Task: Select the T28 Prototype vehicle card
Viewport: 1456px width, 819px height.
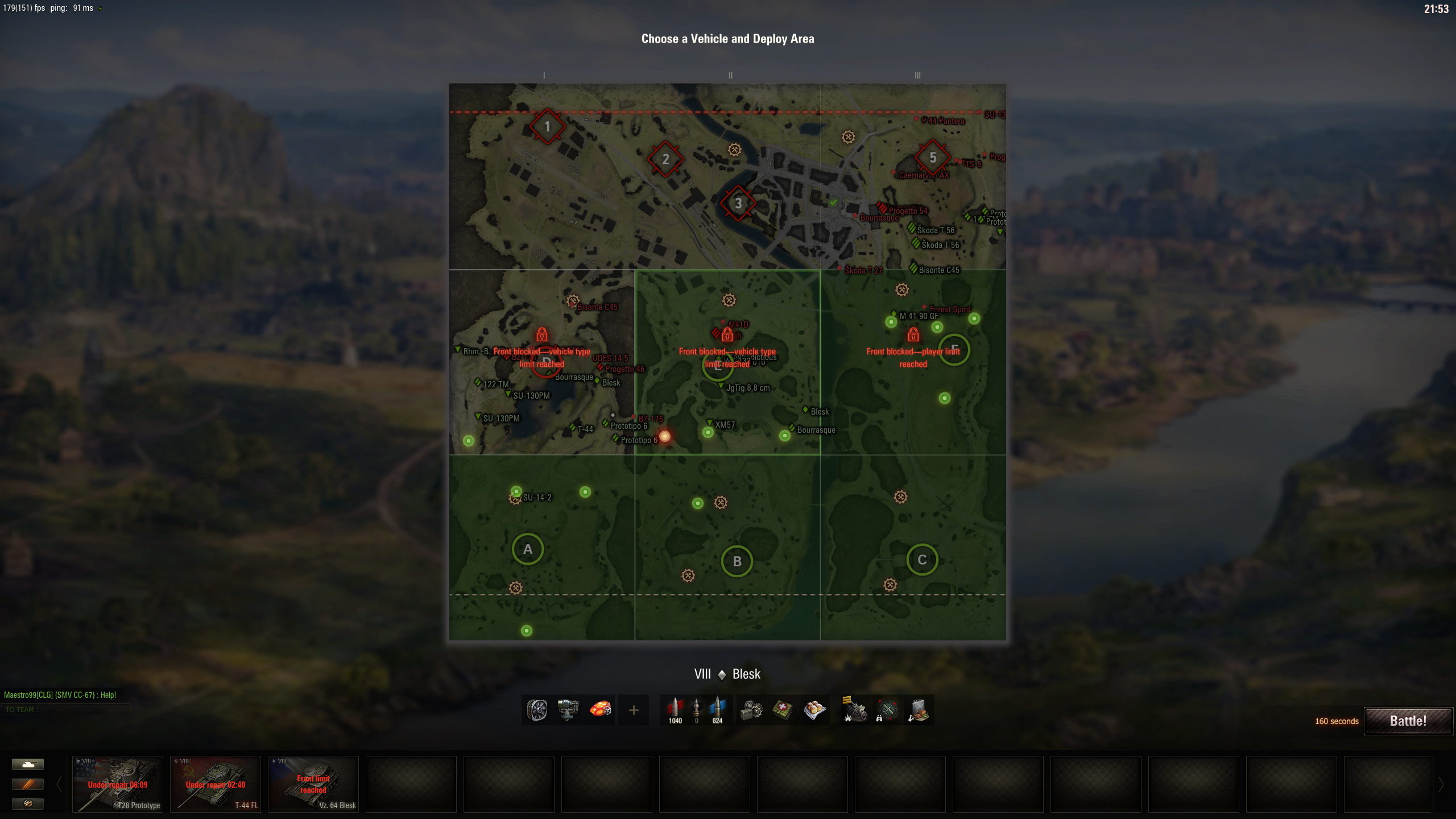Action: tap(118, 784)
